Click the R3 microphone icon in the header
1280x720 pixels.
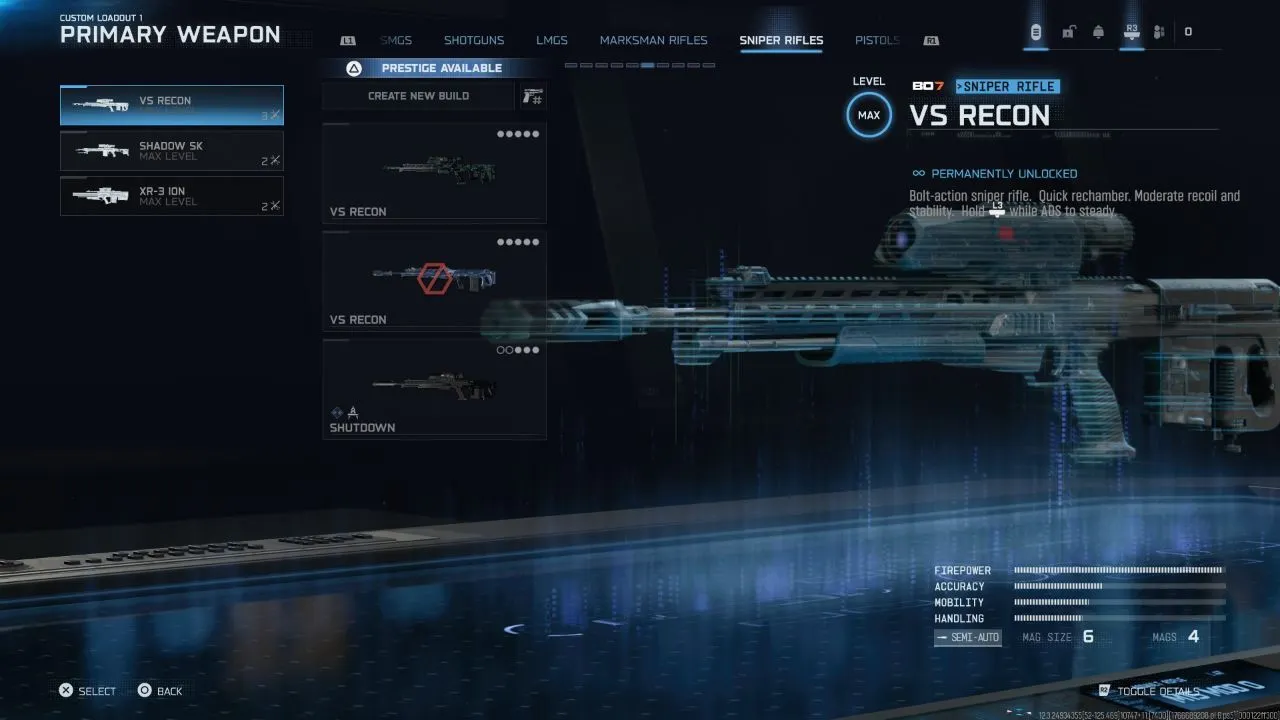(x=1131, y=31)
